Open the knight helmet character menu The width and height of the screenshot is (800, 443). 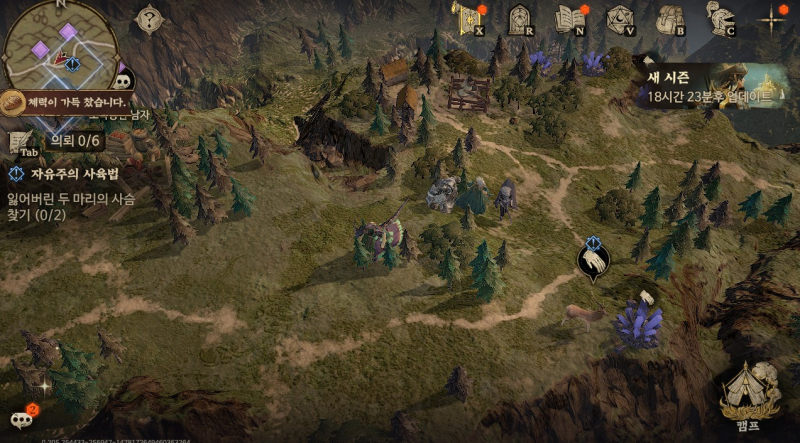tap(720, 19)
